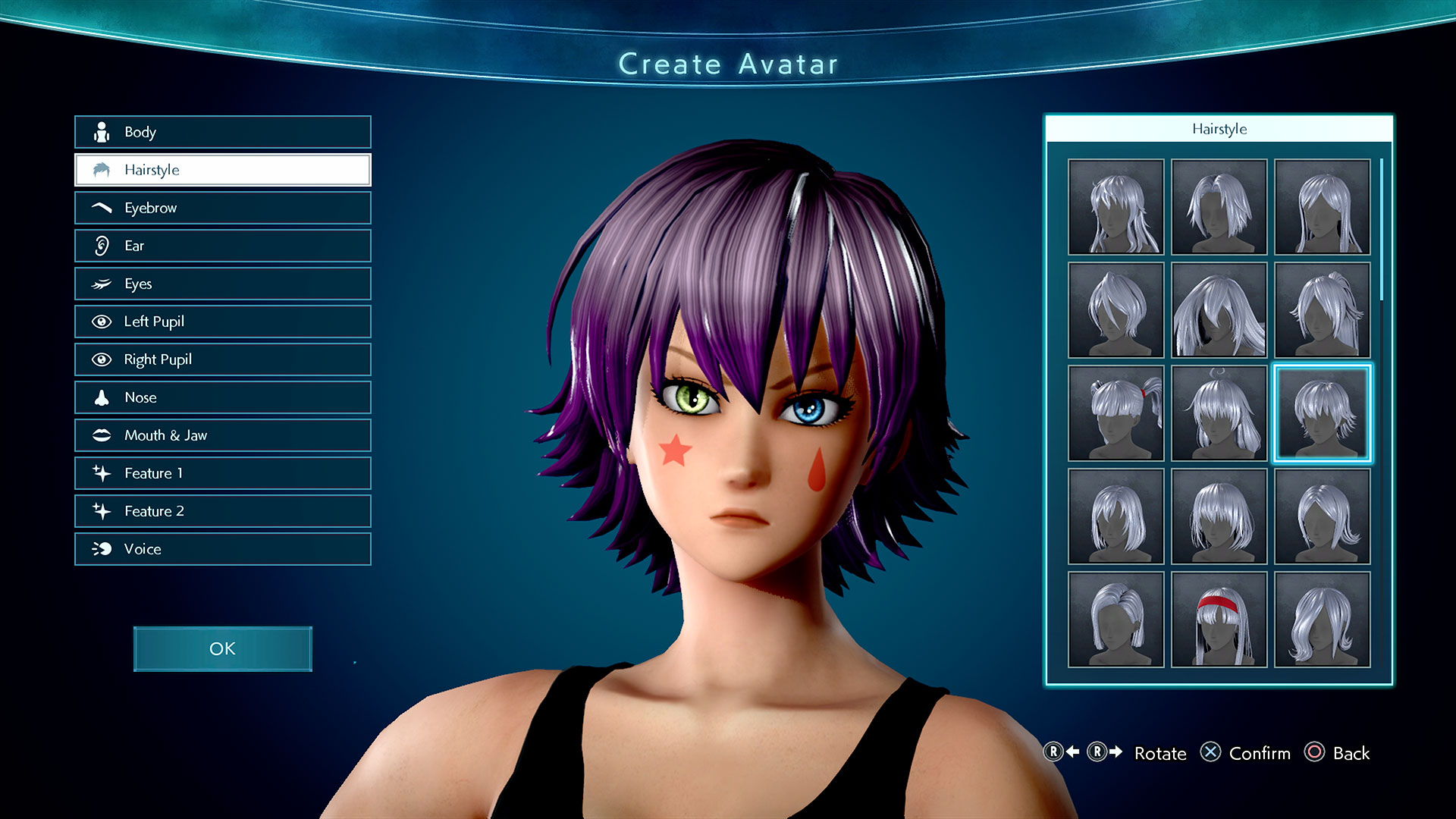Select the Right Pupil option
The height and width of the screenshot is (819, 1456).
pos(222,359)
